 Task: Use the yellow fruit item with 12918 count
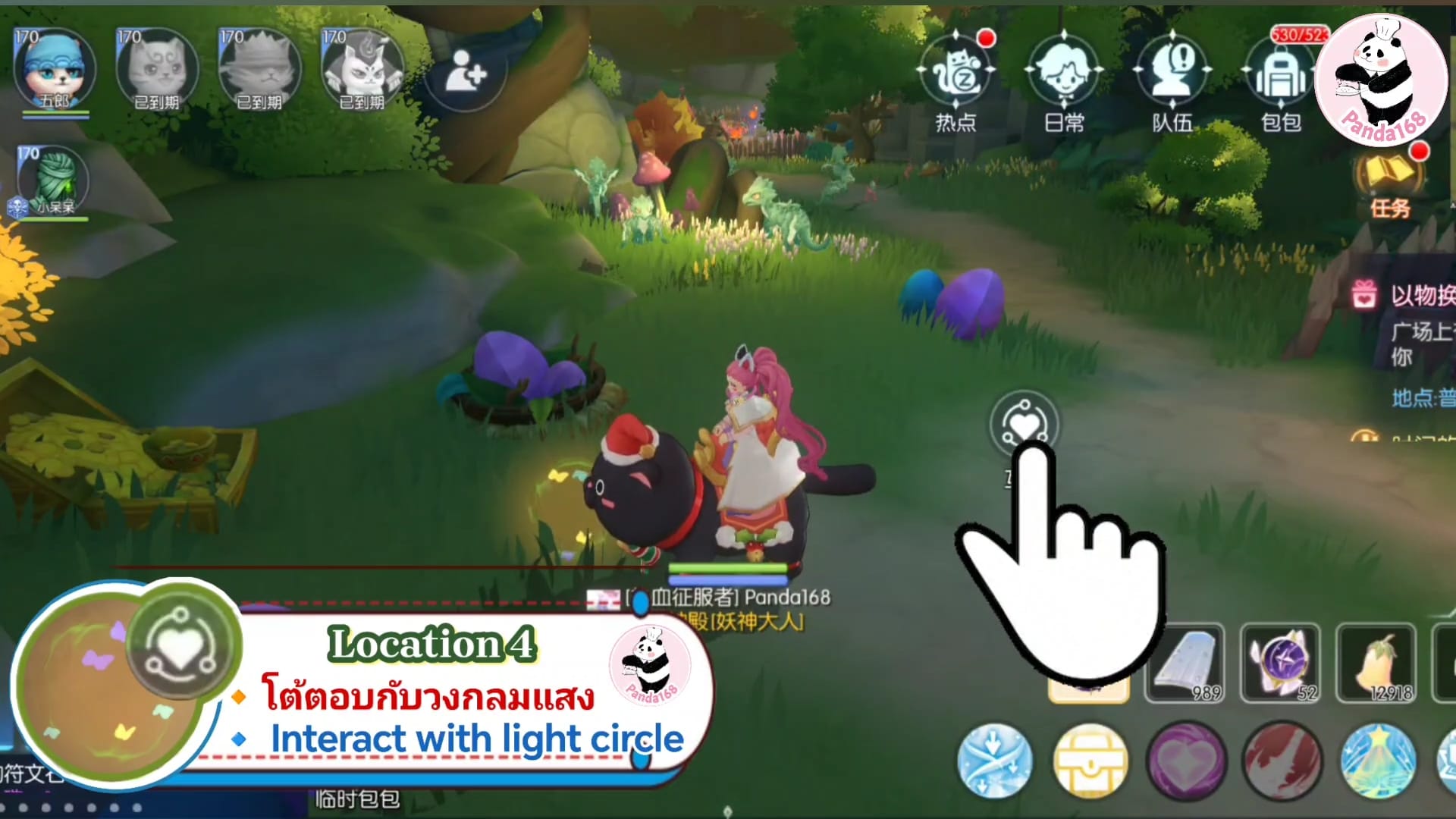pos(1376,662)
